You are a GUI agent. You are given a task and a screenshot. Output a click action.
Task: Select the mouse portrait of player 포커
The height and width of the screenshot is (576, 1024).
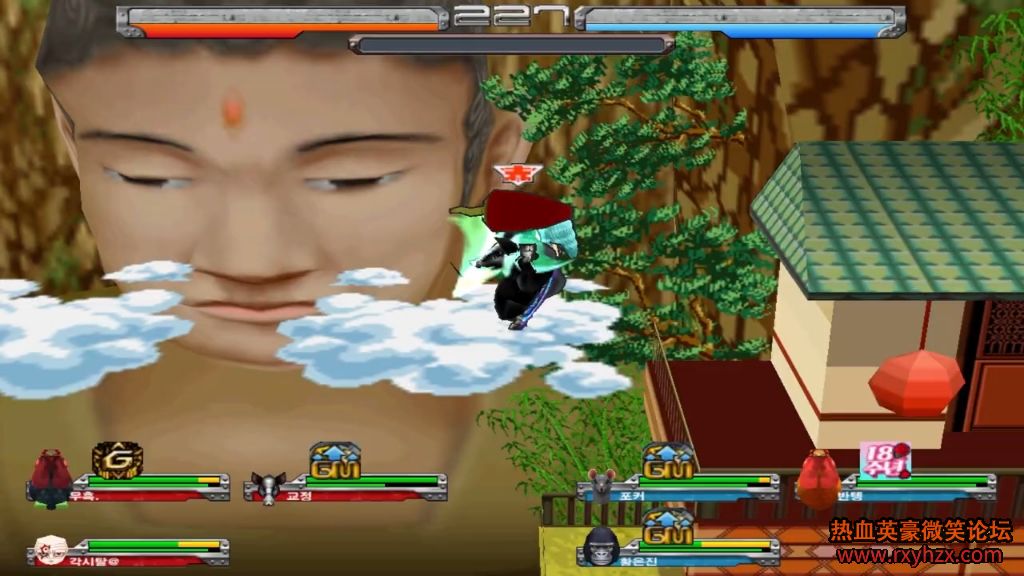(602, 485)
